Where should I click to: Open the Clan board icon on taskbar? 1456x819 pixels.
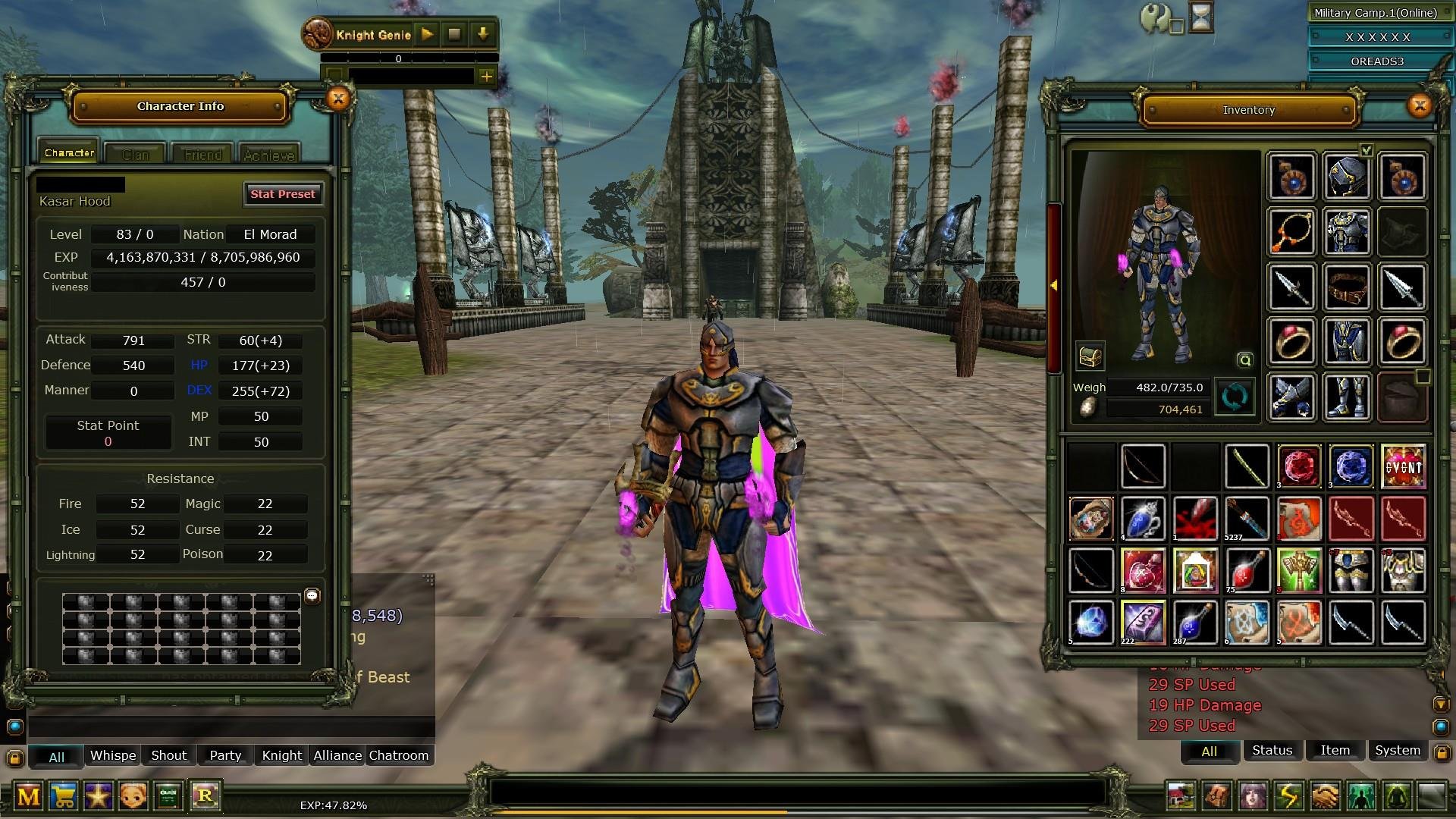pos(167,797)
